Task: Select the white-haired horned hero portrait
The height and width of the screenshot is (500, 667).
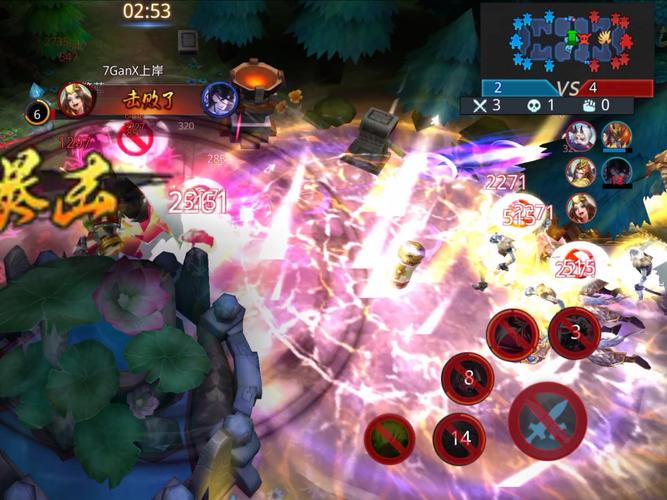Action: pos(580,136)
